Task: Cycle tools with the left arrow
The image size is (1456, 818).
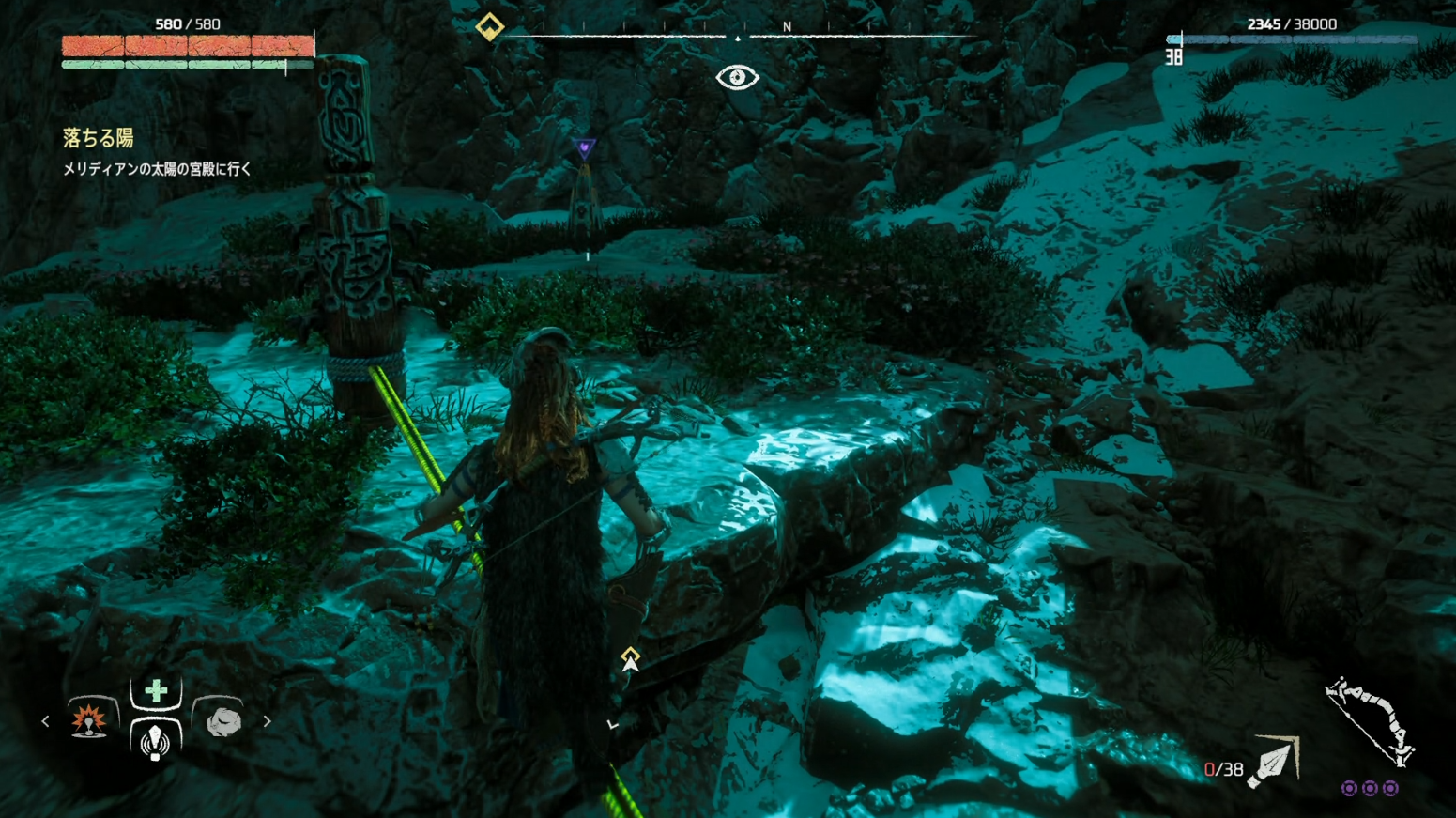Action: (x=45, y=721)
